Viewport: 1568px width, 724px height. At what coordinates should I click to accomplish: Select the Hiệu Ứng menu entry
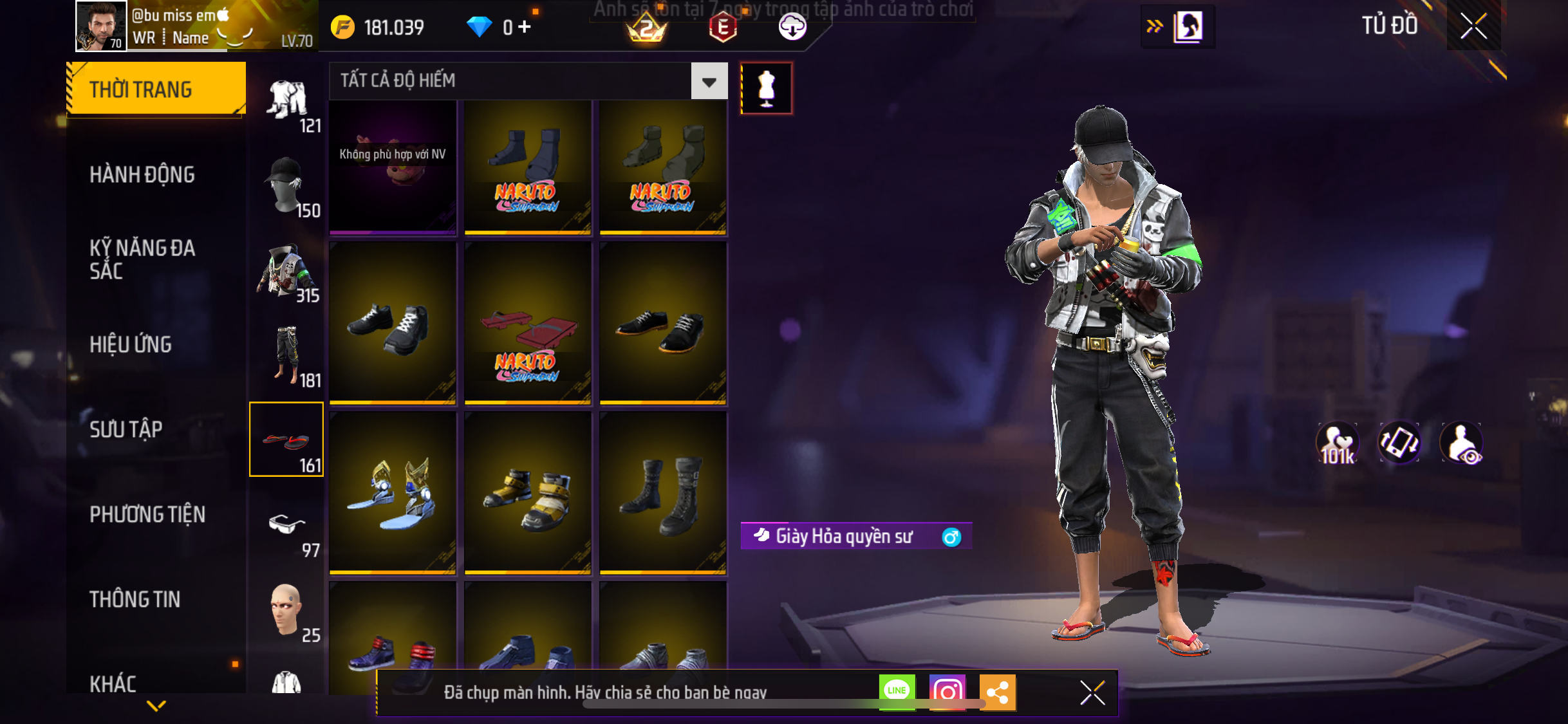coord(131,344)
